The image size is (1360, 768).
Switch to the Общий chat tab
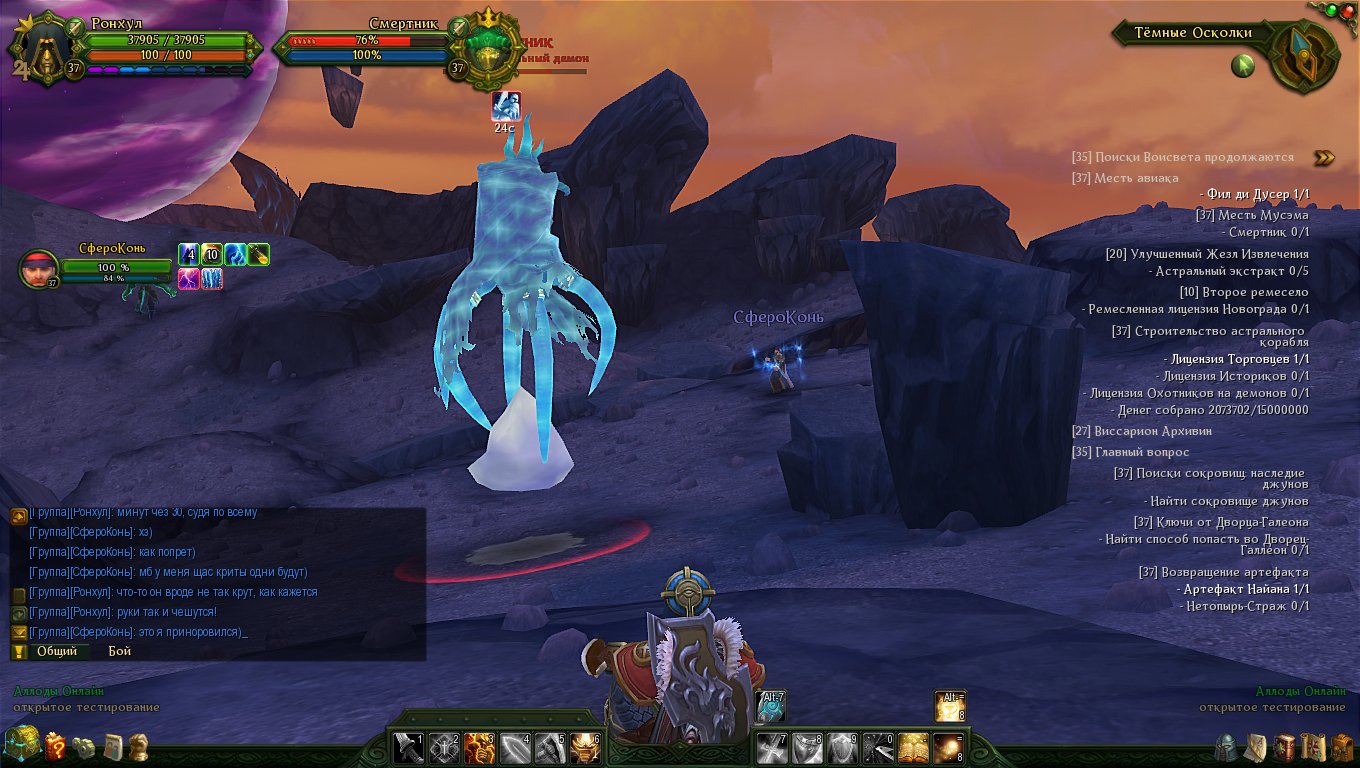pos(57,651)
